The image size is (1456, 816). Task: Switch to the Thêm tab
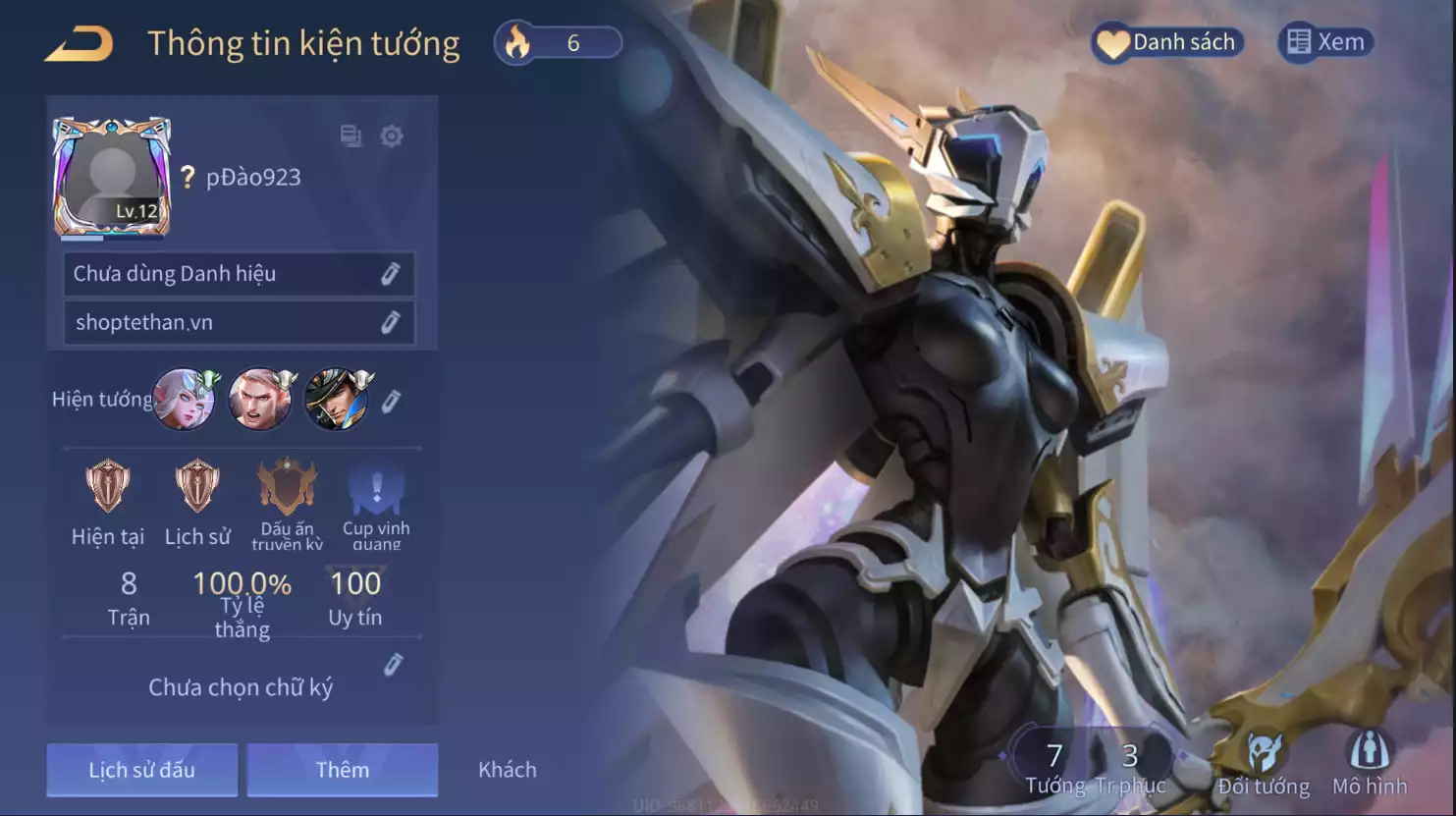(x=342, y=769)
